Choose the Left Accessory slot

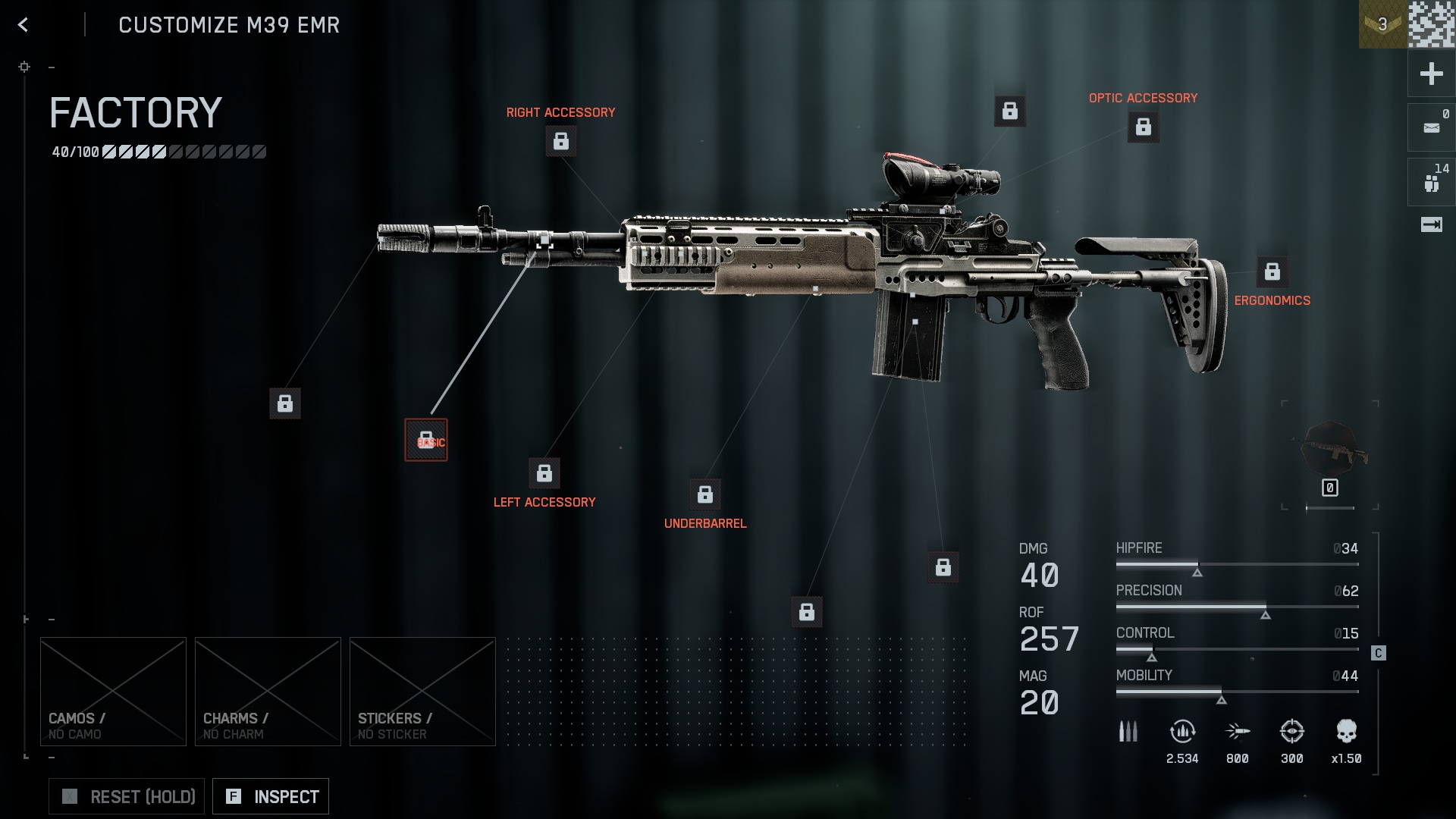pos(544,473)
